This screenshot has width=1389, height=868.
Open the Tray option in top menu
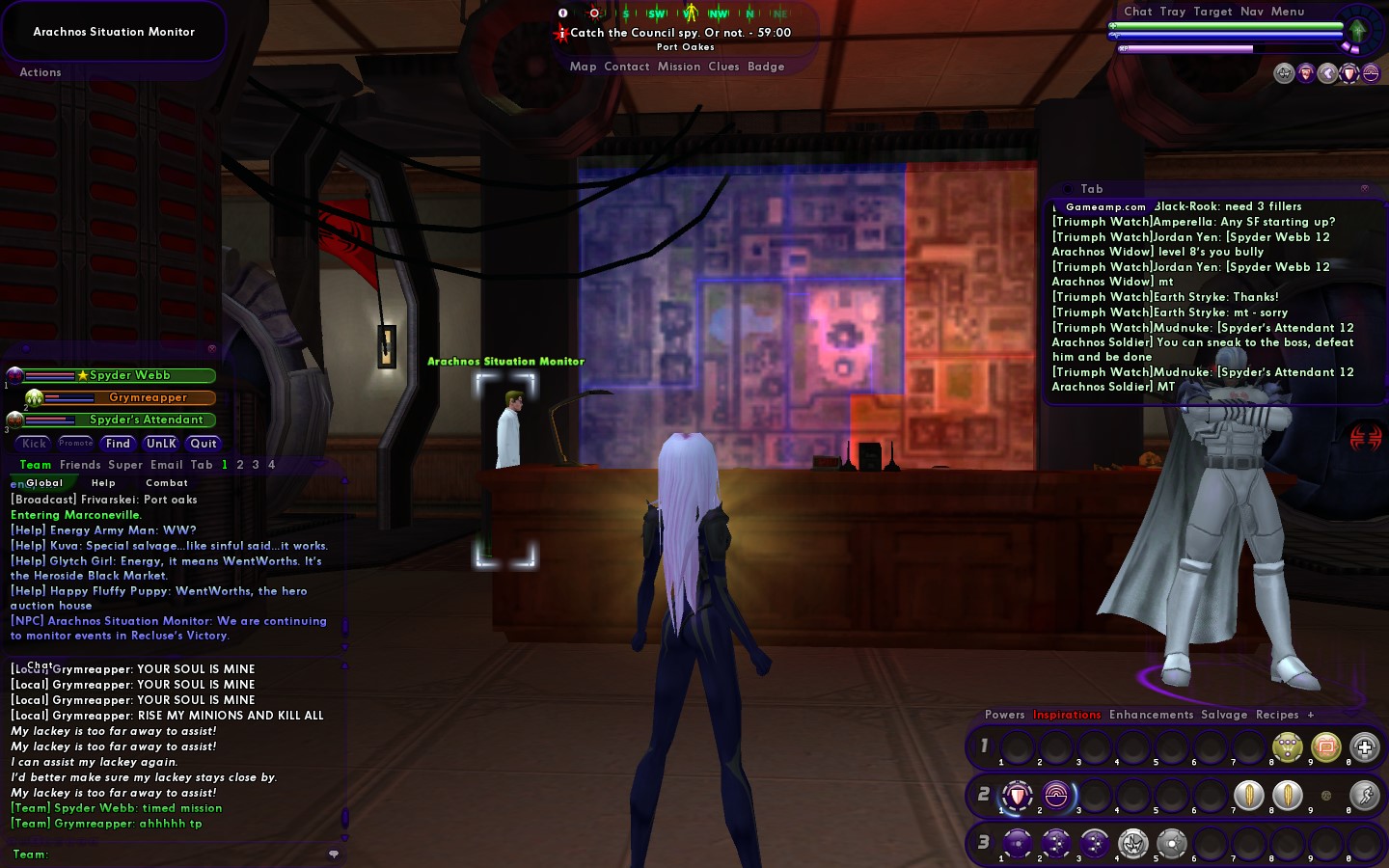coord(1172,12)
